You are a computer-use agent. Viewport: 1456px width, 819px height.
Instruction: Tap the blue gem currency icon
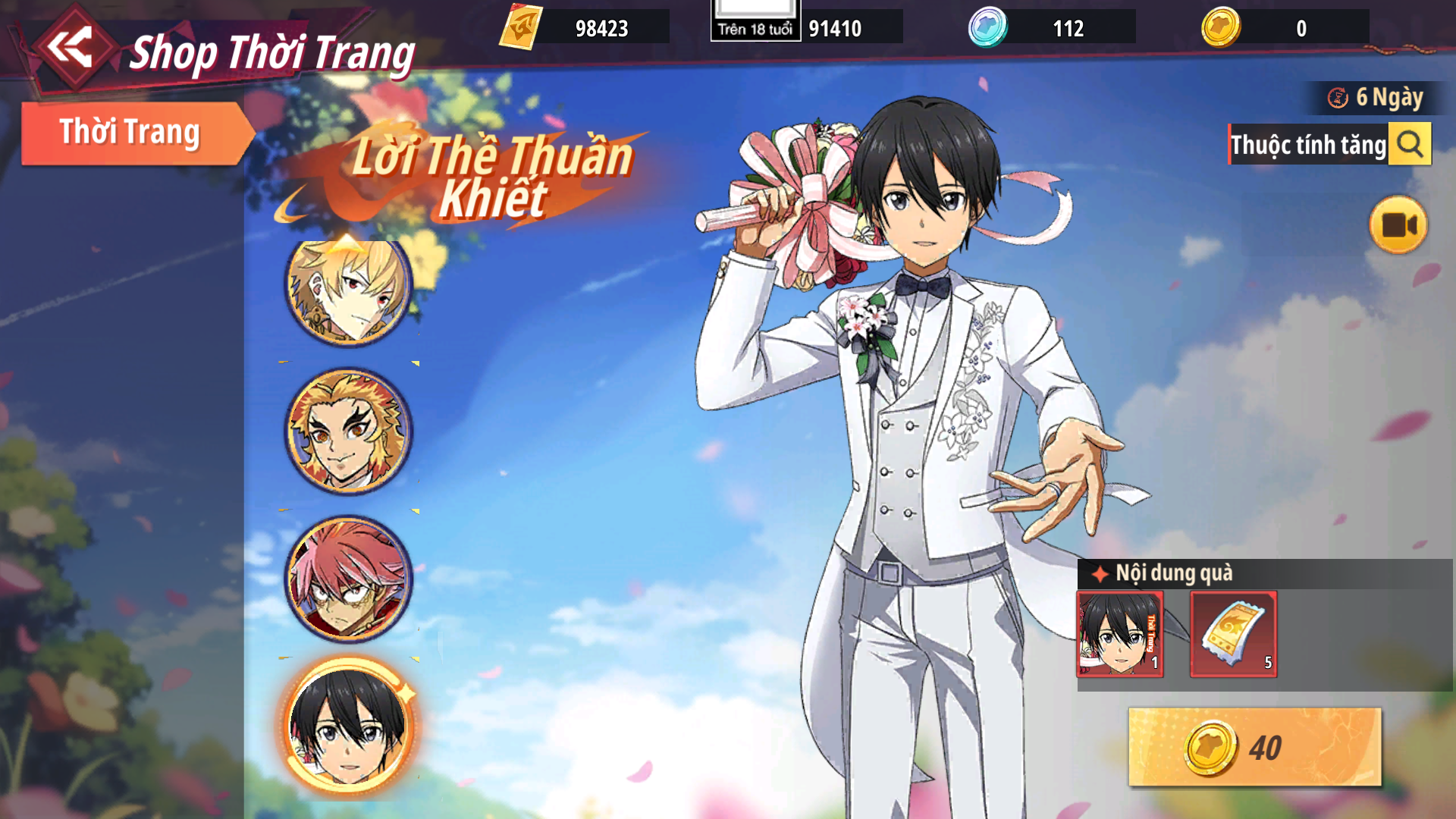coord(987,27)
